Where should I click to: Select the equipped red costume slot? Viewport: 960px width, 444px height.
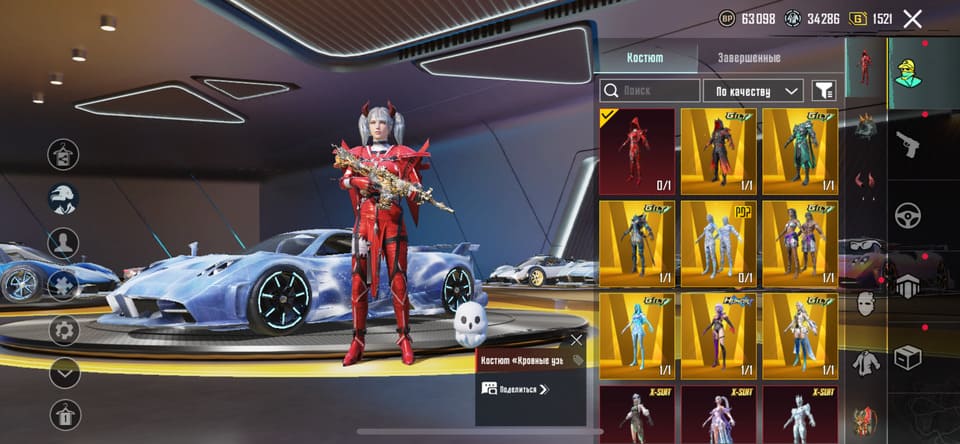coord(637,151)
